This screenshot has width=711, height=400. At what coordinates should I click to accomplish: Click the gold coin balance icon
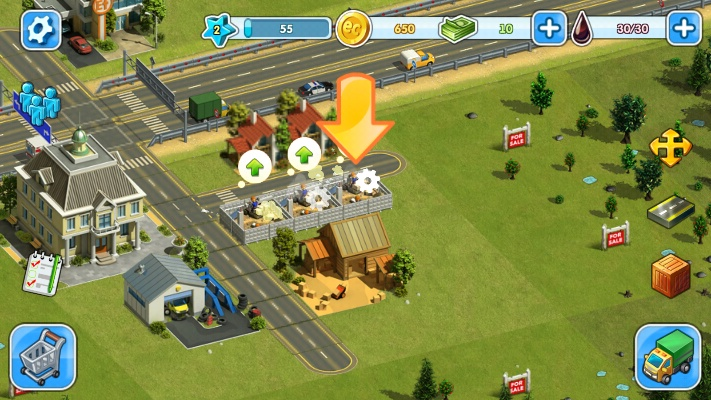pyautogui.click(x=353, y=28)
